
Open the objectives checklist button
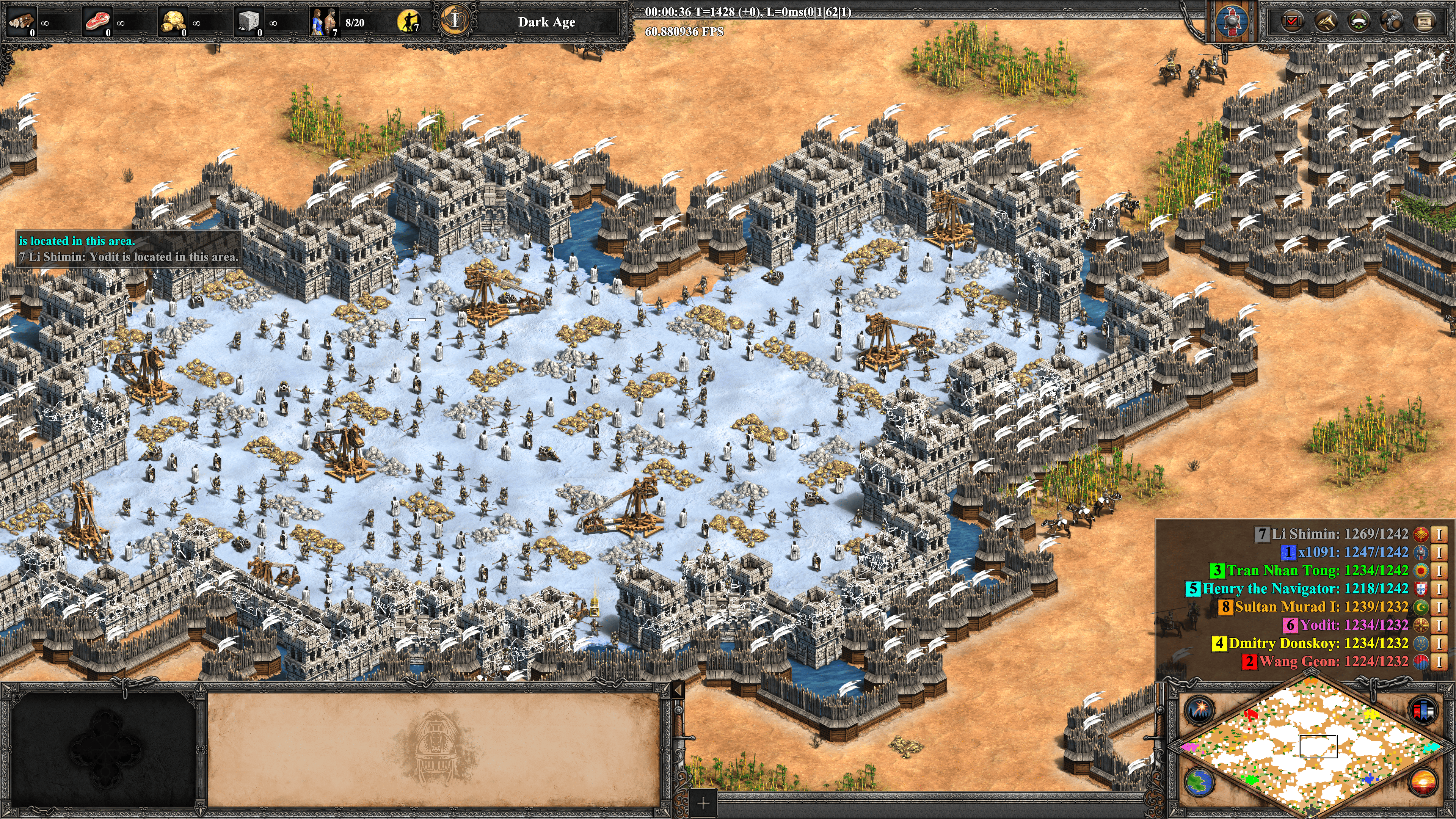[1291, 22]
